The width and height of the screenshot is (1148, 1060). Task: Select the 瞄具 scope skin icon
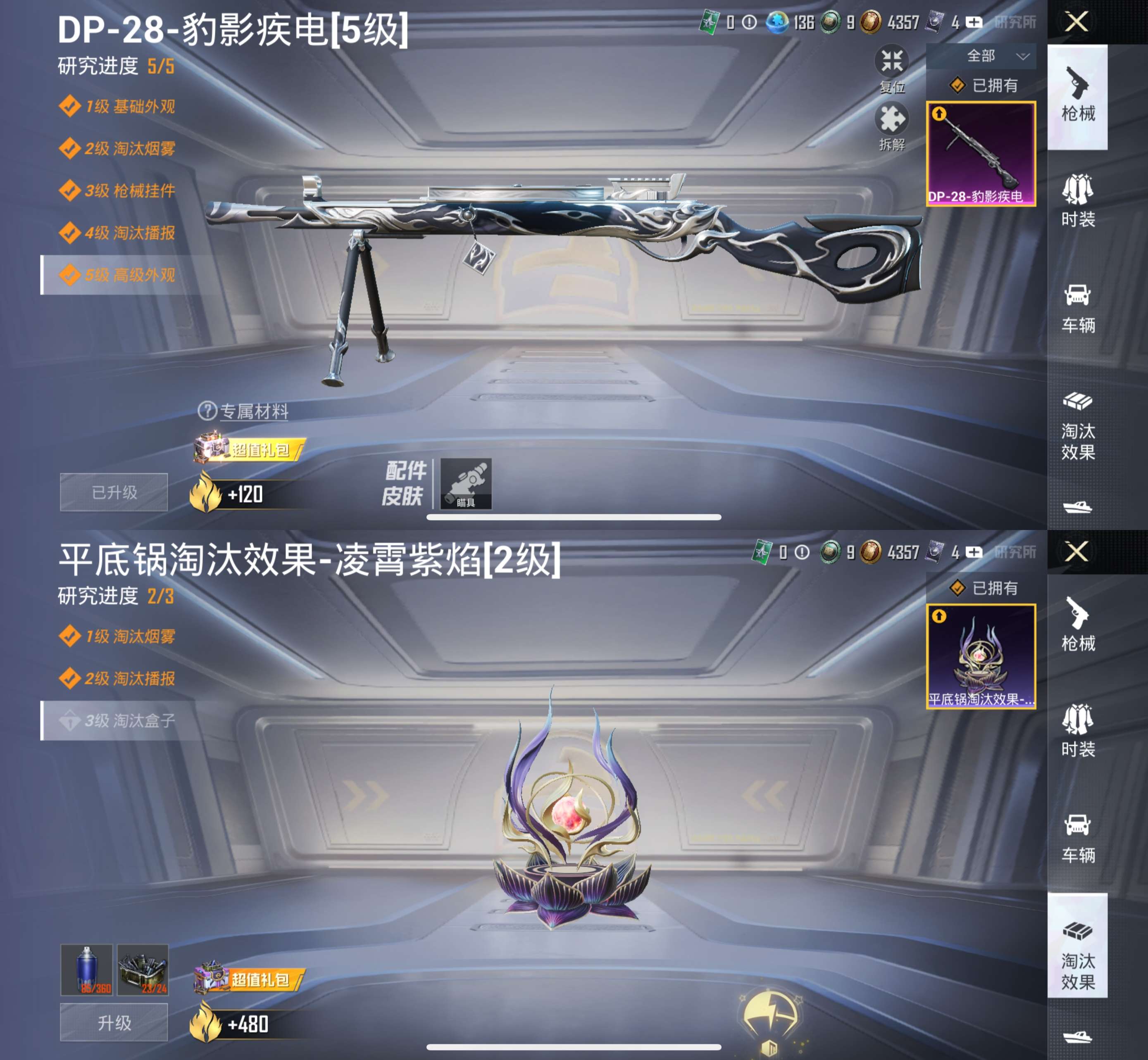point(466,485)
